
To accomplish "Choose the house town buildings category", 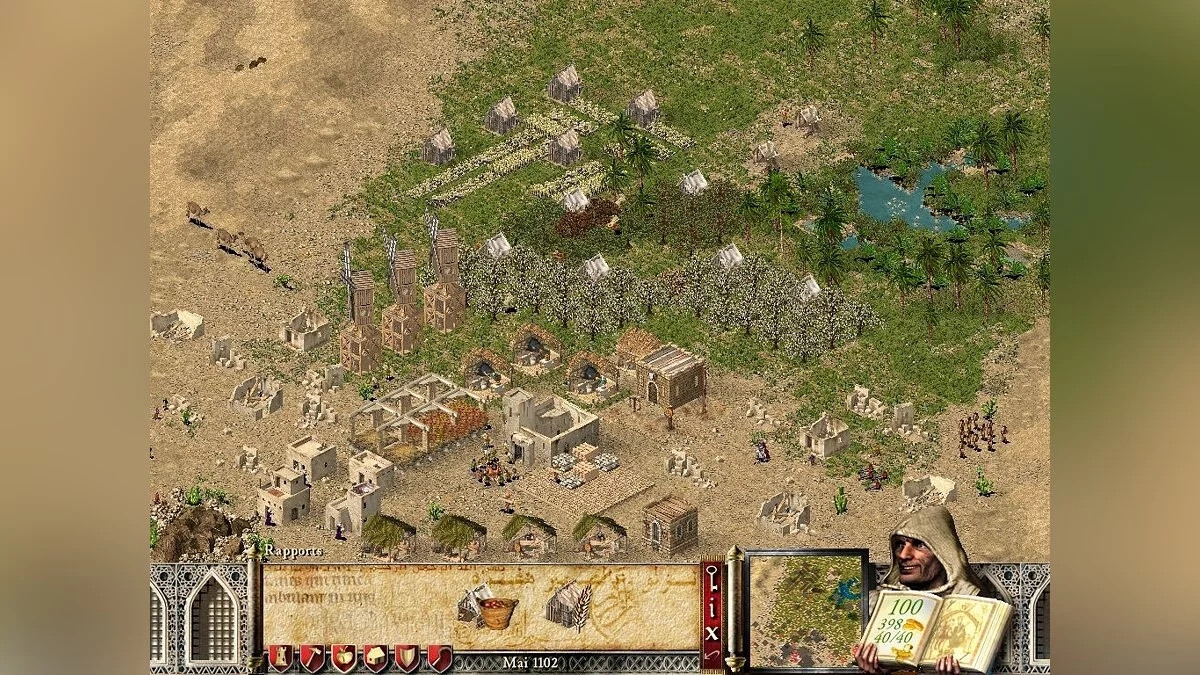I will coord(375,658).
